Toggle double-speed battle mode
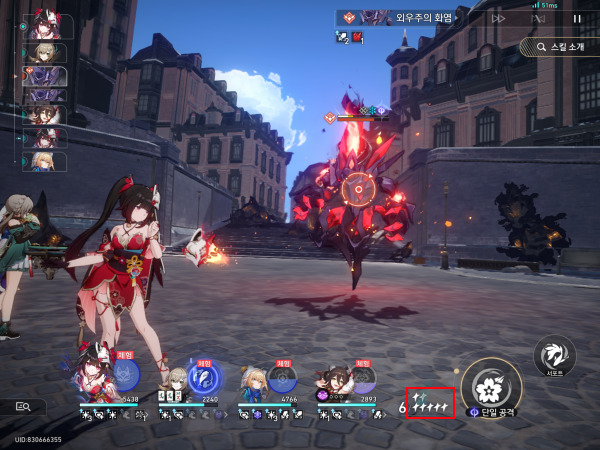This screenshot has width=600, height=450. pos(497,18)
